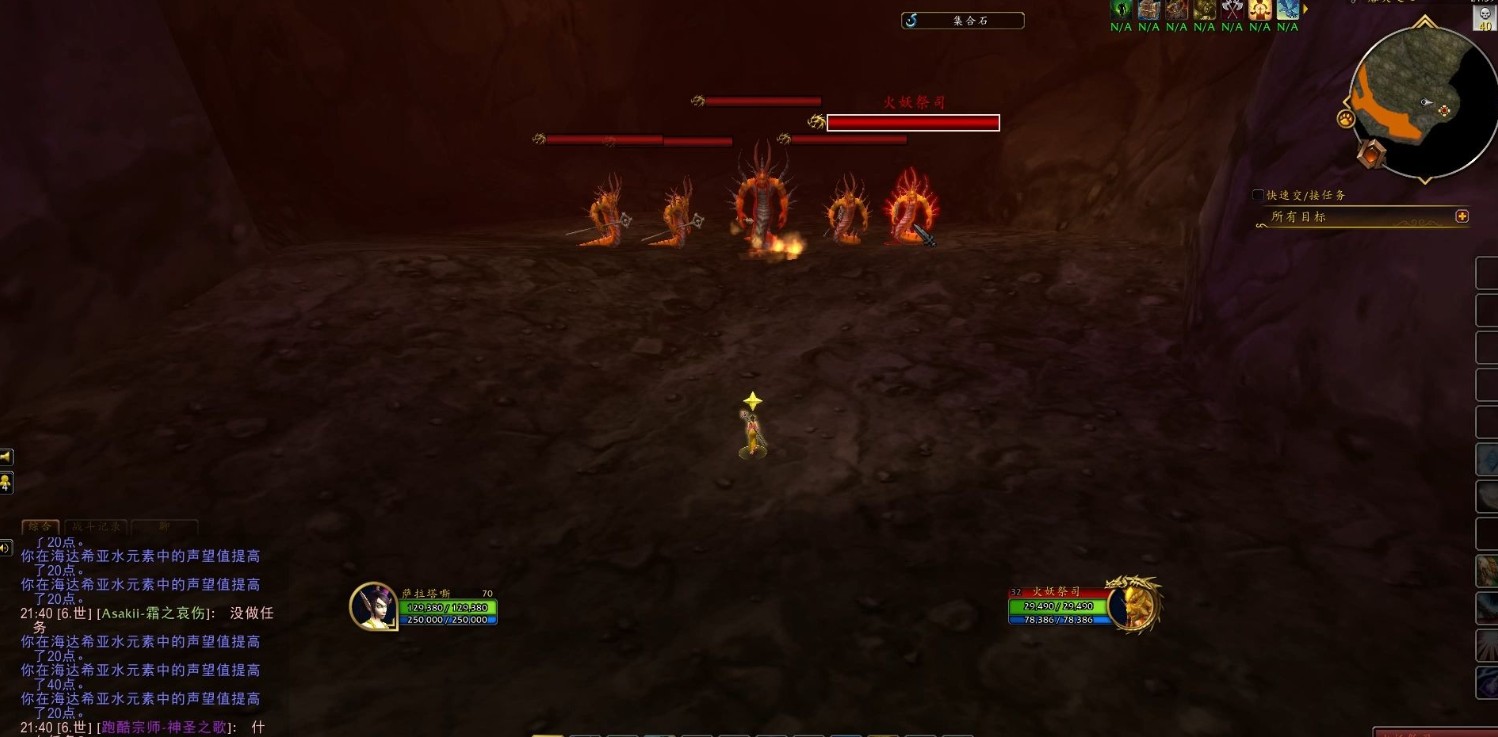Image resolution: width=1498 pixels, height=737 pixels.
Task: Click the green silhouette buff icon
Action: 1121,10
